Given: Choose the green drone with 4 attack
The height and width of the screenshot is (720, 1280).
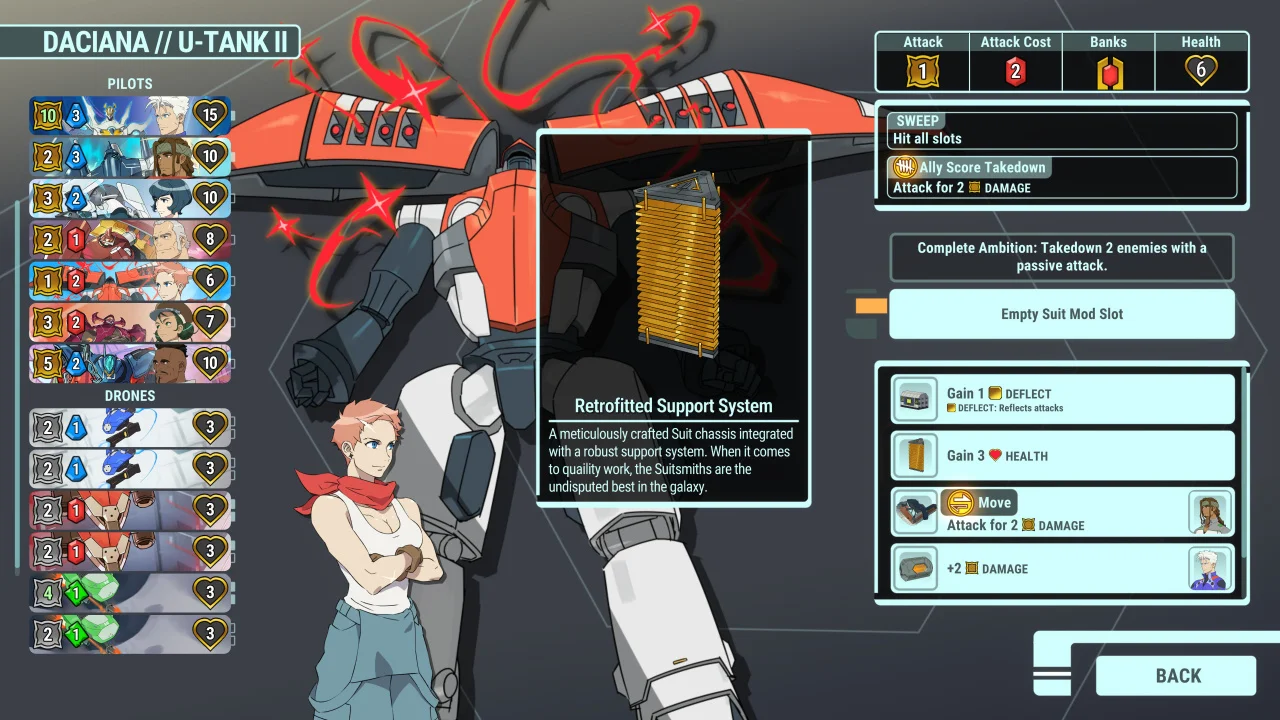Looking at the screenshot, I should (130, 592).
